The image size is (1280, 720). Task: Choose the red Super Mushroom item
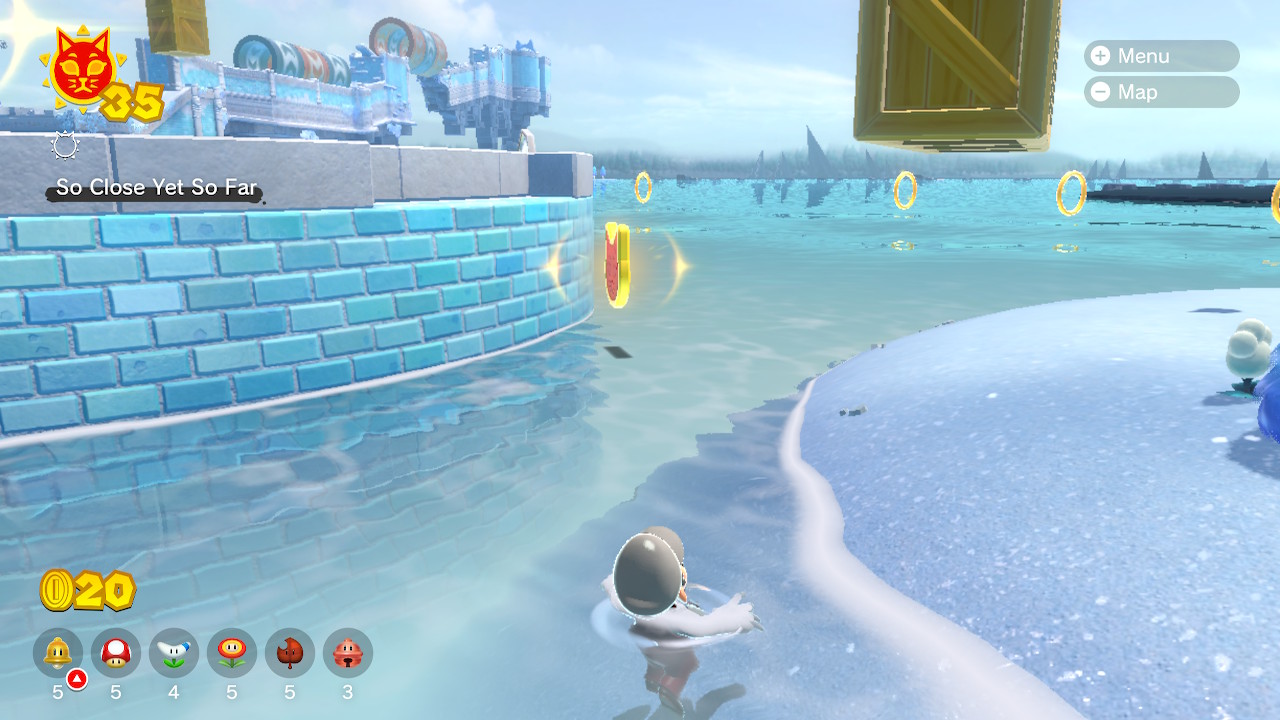116,653
